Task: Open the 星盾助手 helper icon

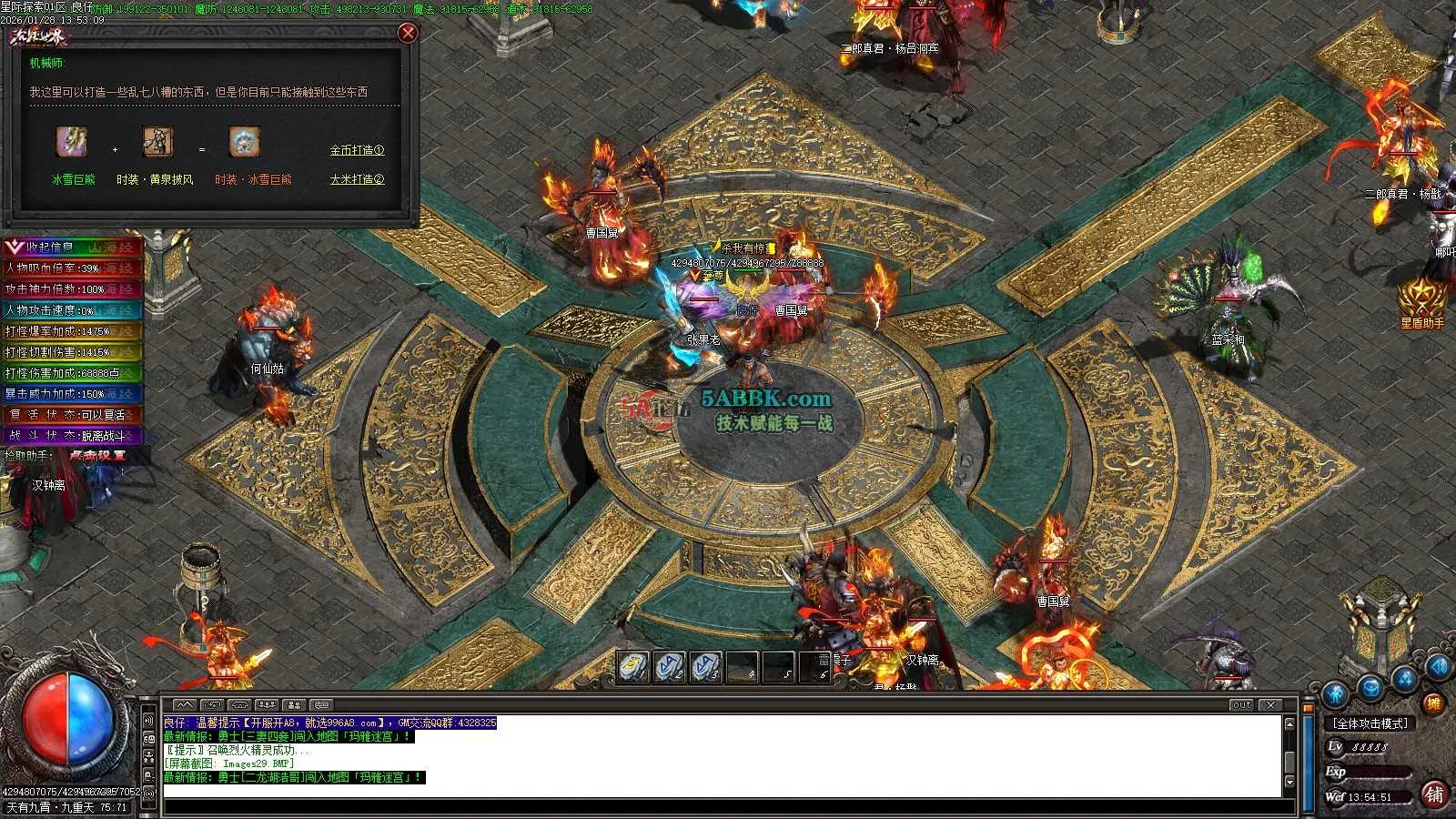Action: coord(1421,298)
